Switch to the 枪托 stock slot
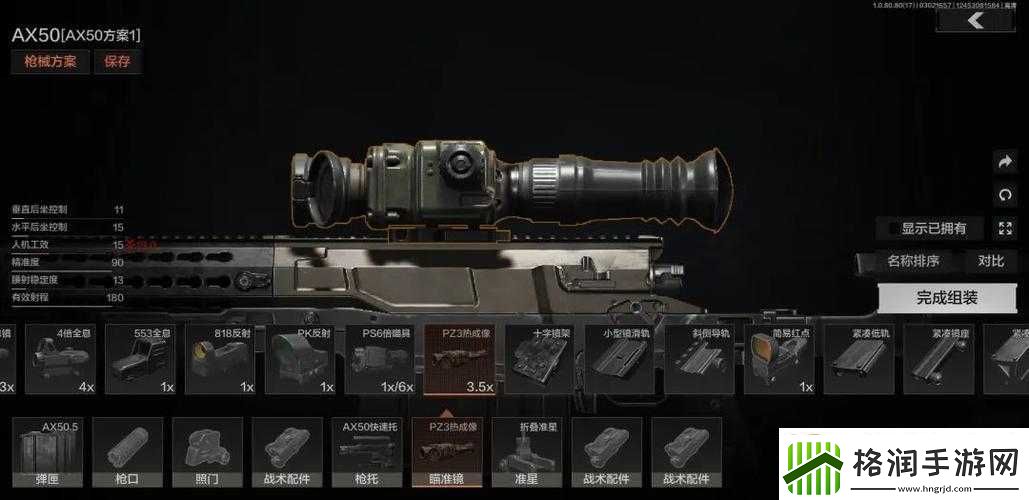This screenshot has width=1029, height=500. pyautogui.click(x=366, y=453)
